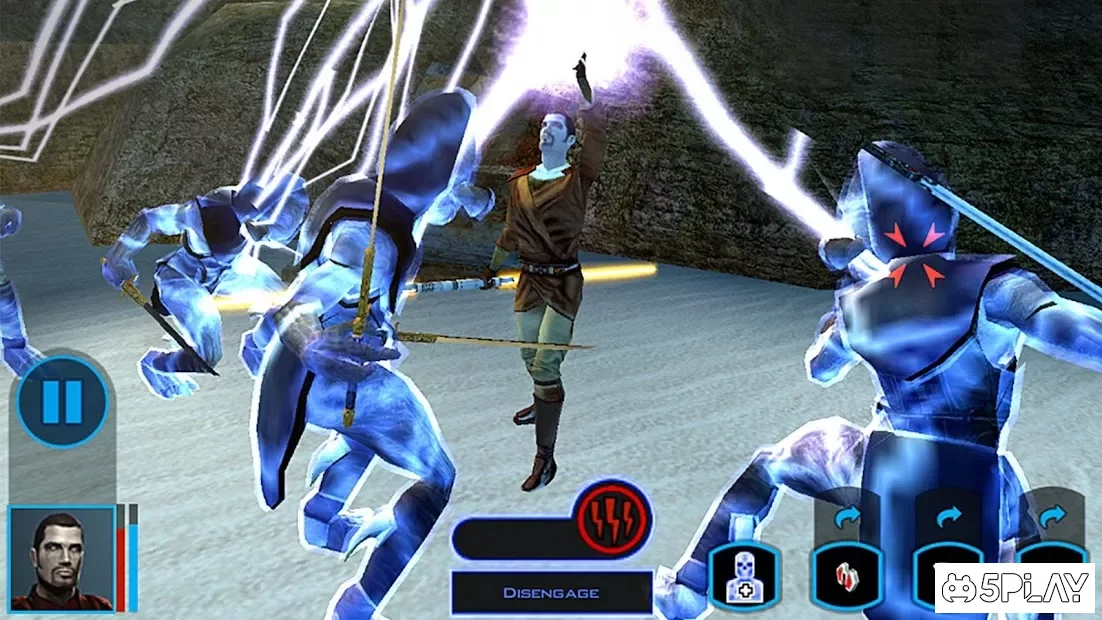
Task: Select the player character portrait
Action: pyautogui.click(x=61, y=558)
